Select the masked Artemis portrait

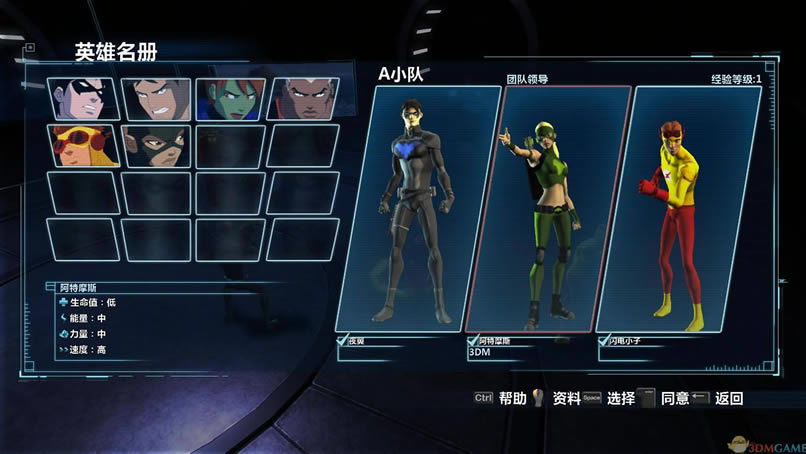[x=156, y=146]
